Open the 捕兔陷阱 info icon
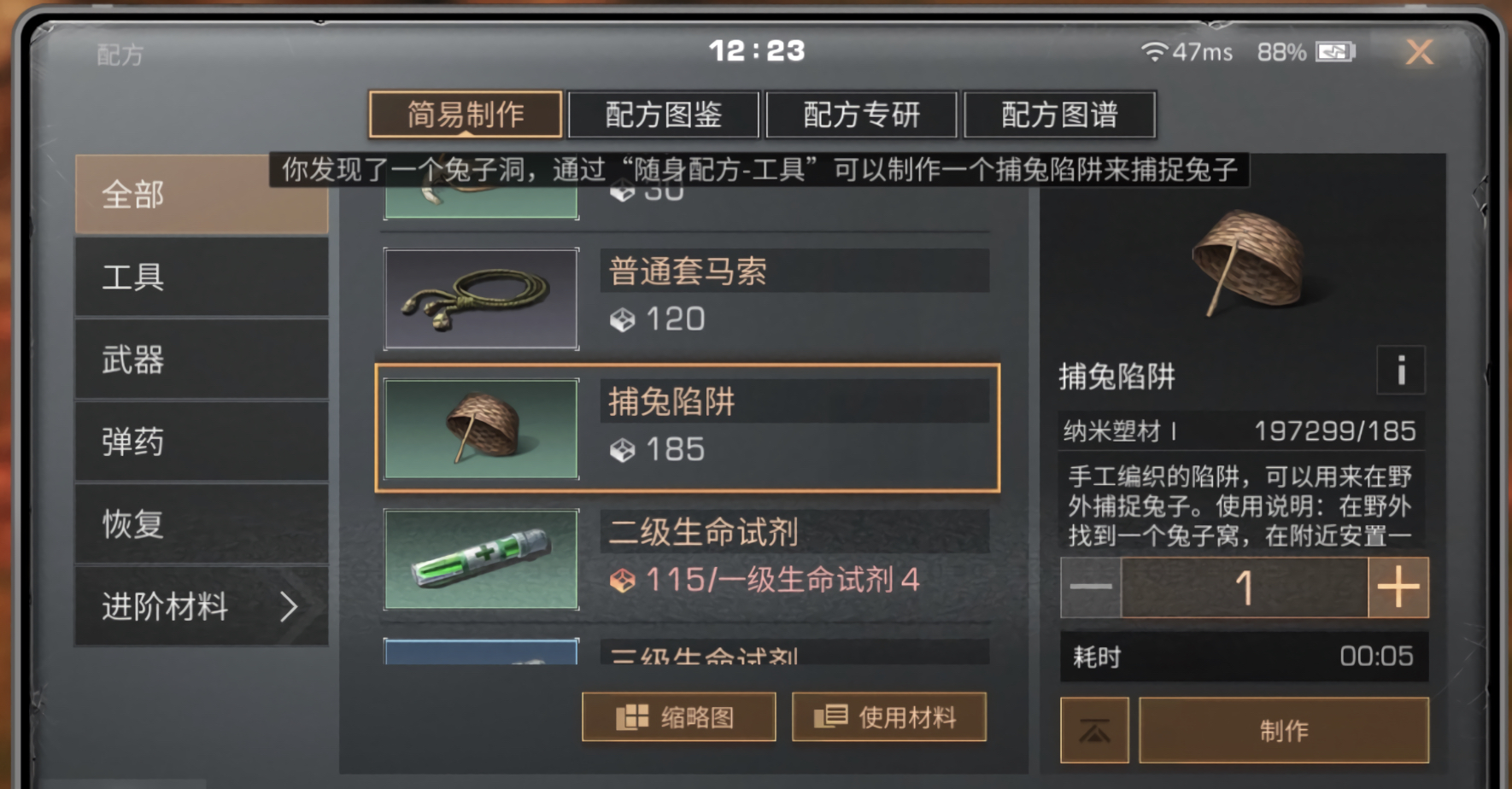The width and height of the screenshot is (1512, 789). pyautogui.click(x=1401, y=371)
